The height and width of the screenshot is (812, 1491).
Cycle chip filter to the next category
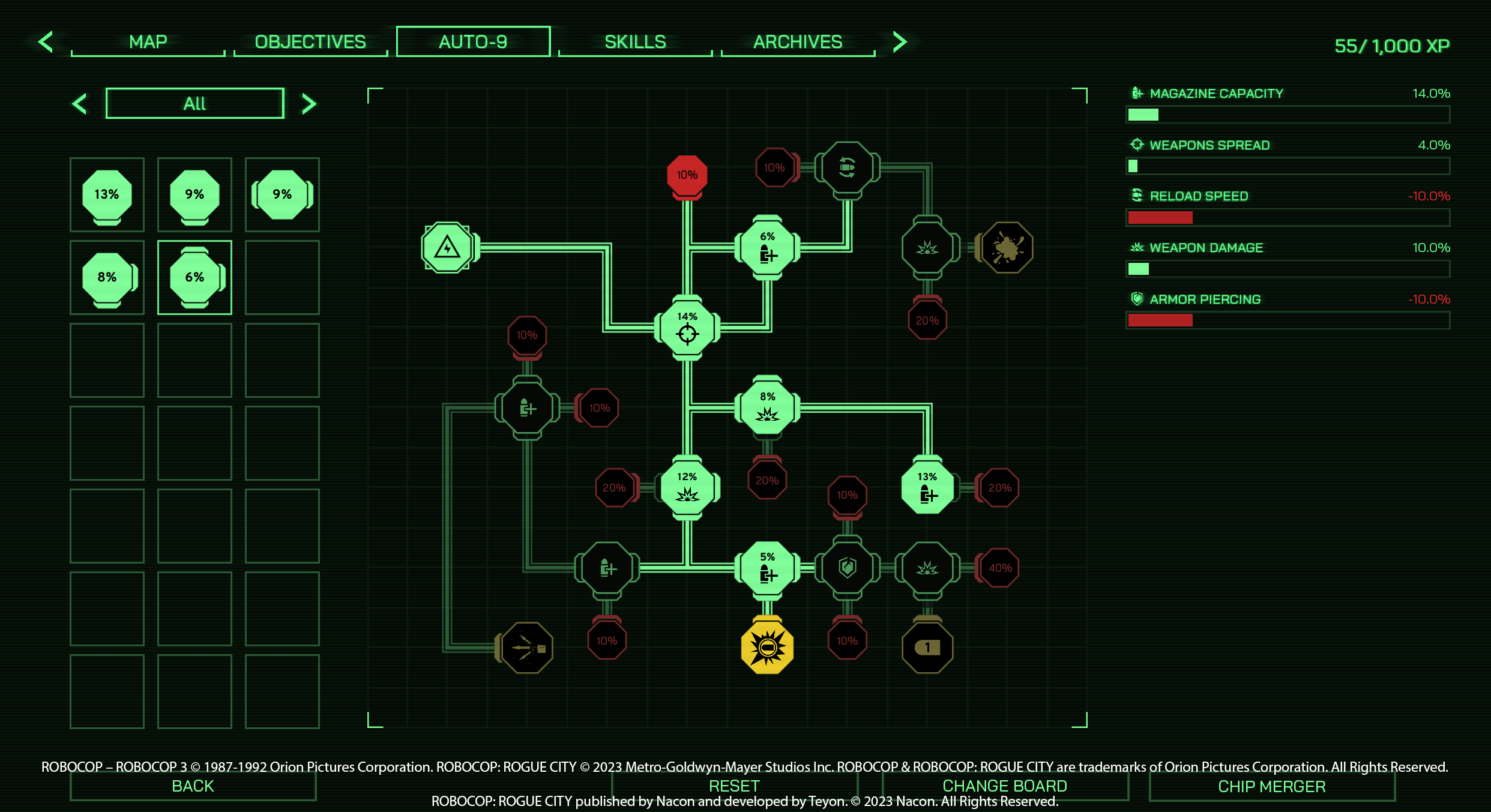click(309, 104)
